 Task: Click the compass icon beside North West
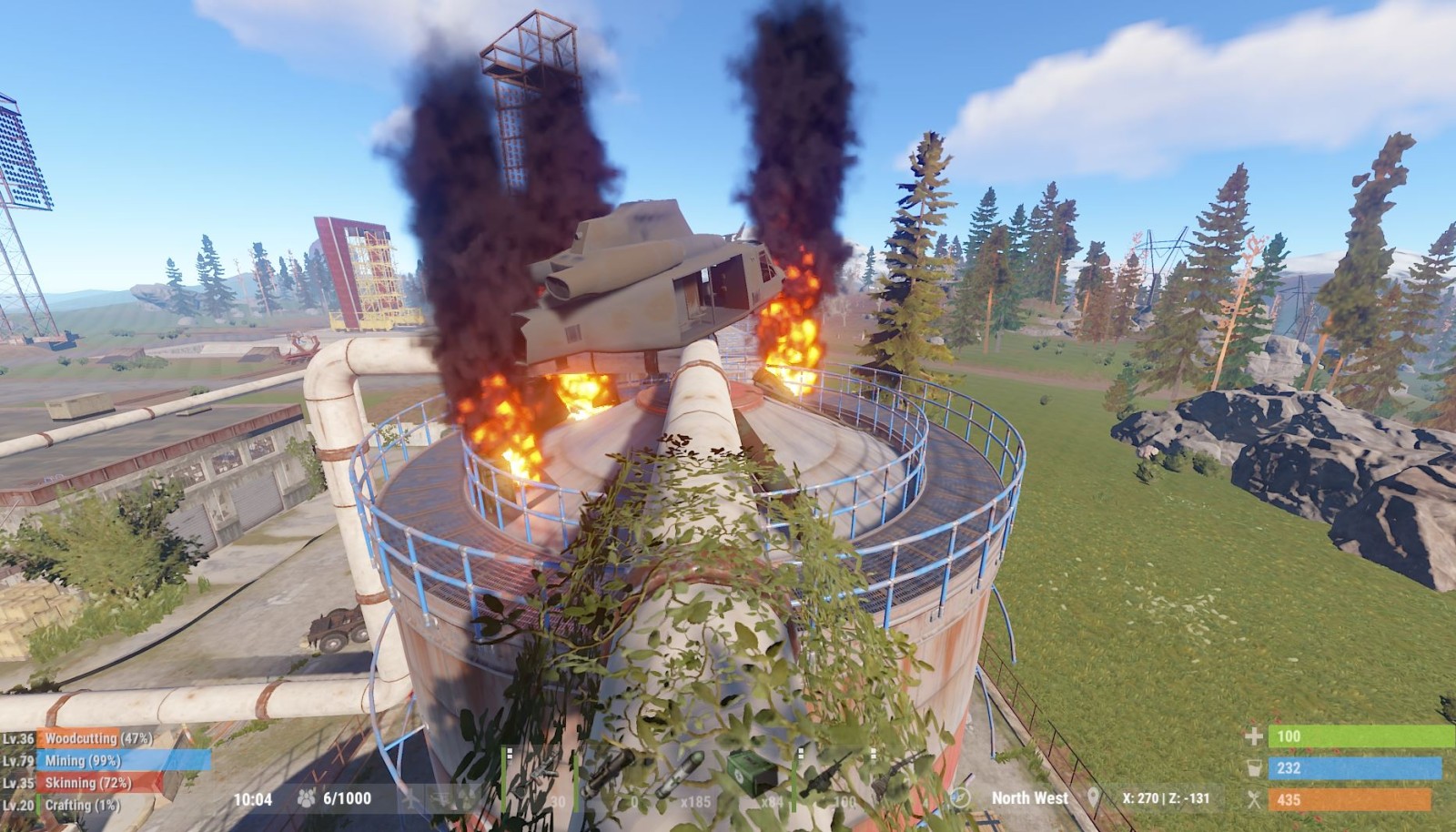961,798
